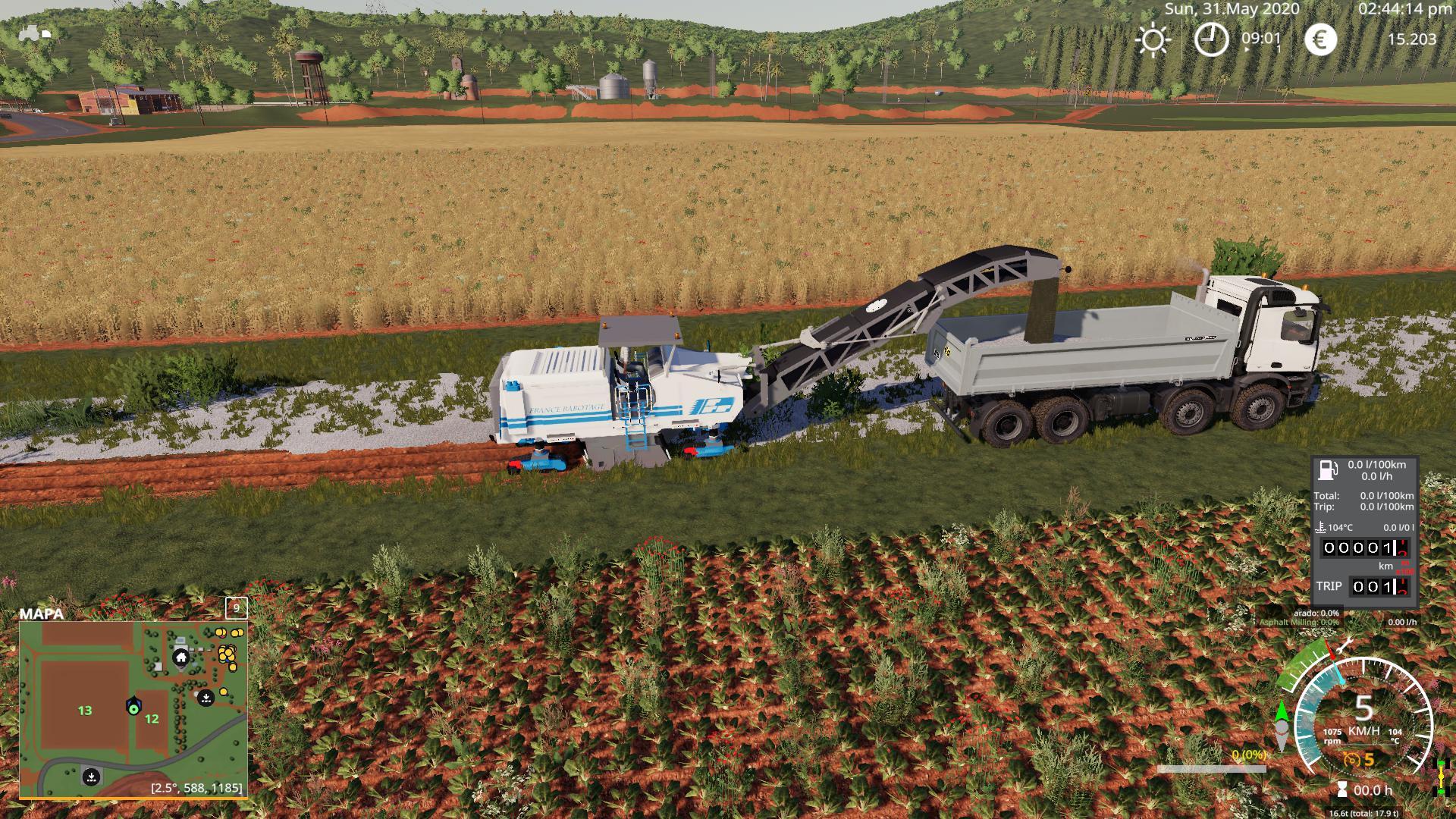Click the 16.6t total weight readout

pyautogui.click(x=1364, y=813)
